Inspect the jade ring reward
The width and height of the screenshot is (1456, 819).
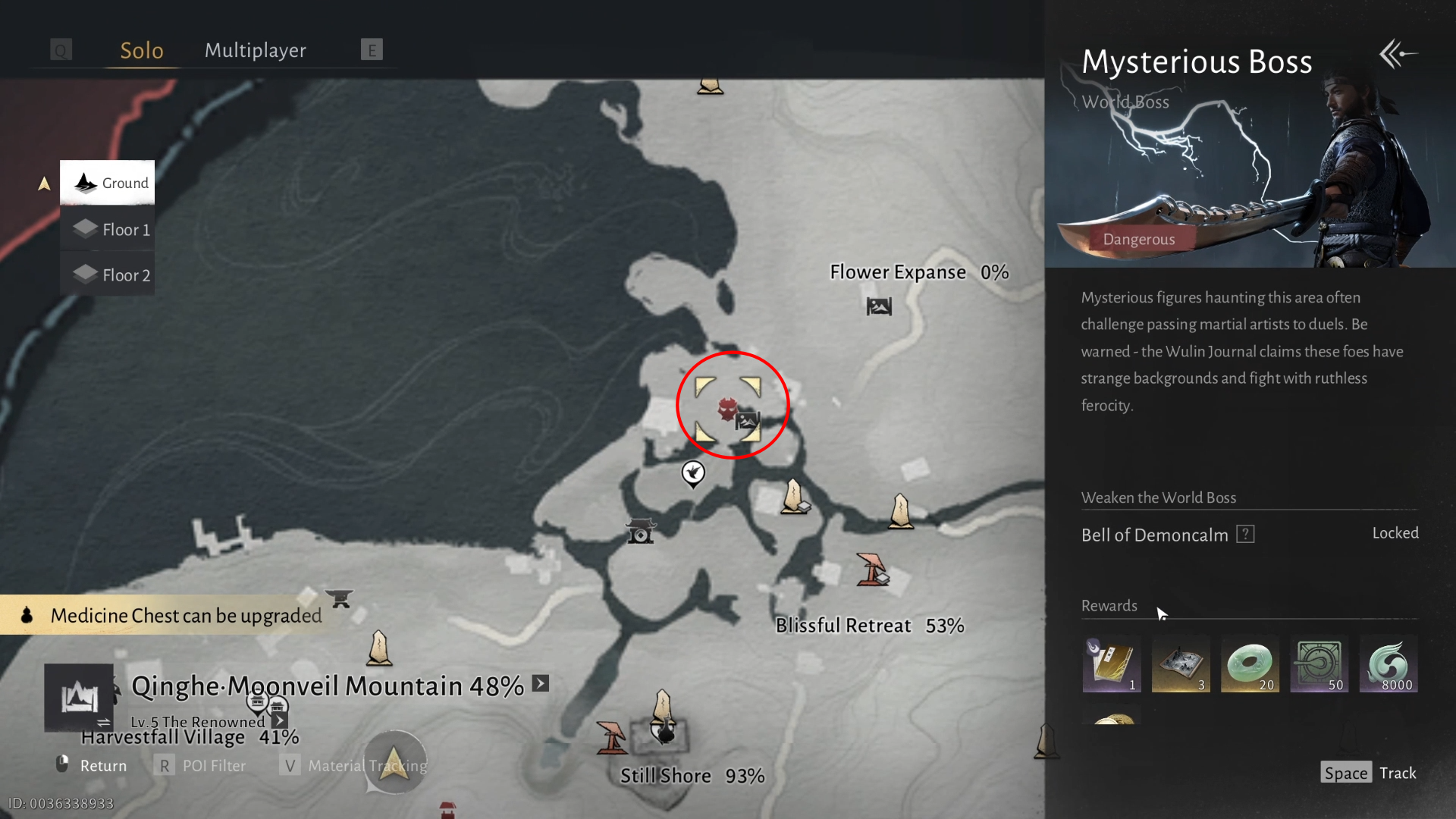pyautogui.click(x=1250, y=665)
